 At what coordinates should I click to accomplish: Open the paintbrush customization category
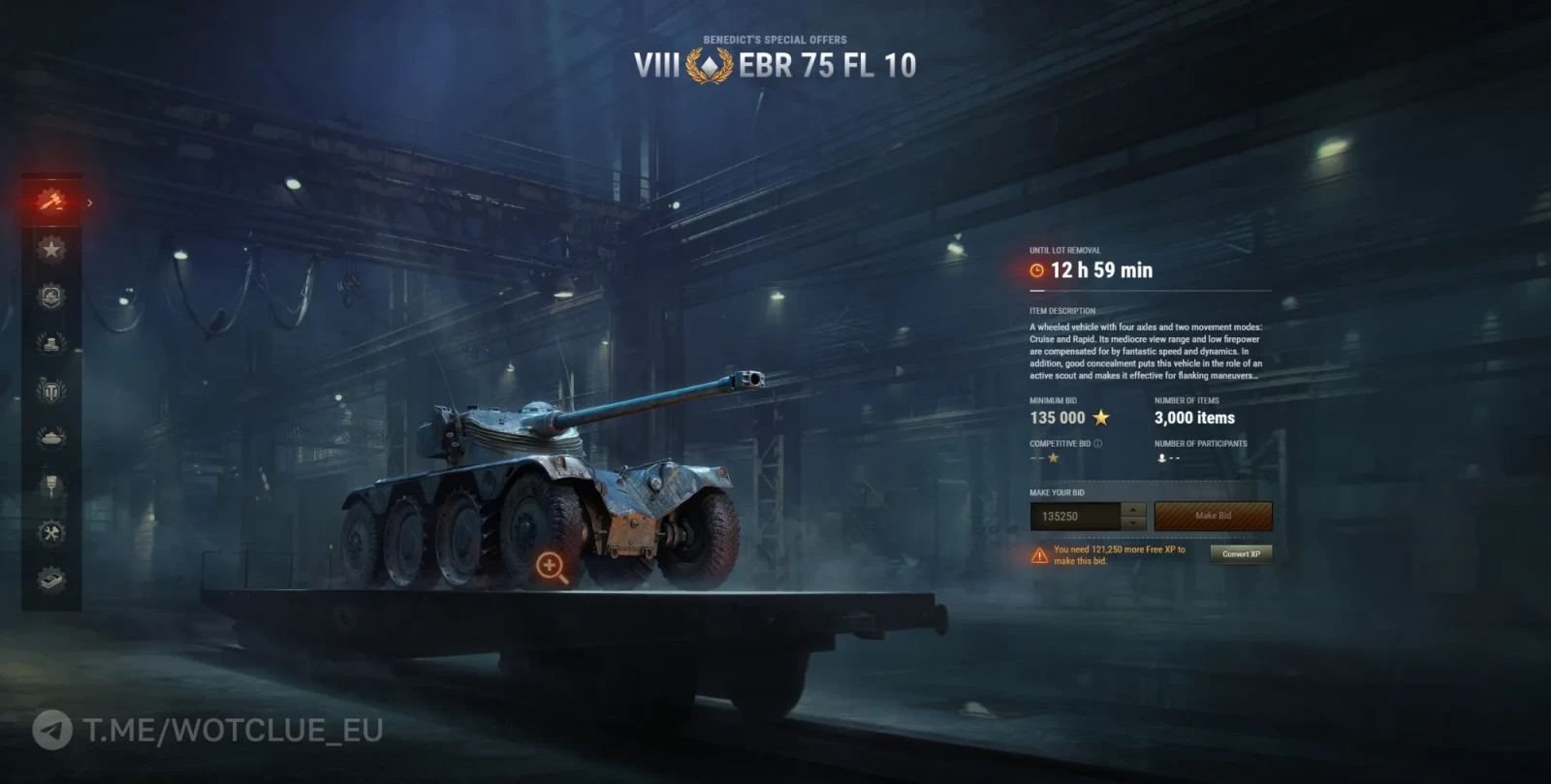51,485
